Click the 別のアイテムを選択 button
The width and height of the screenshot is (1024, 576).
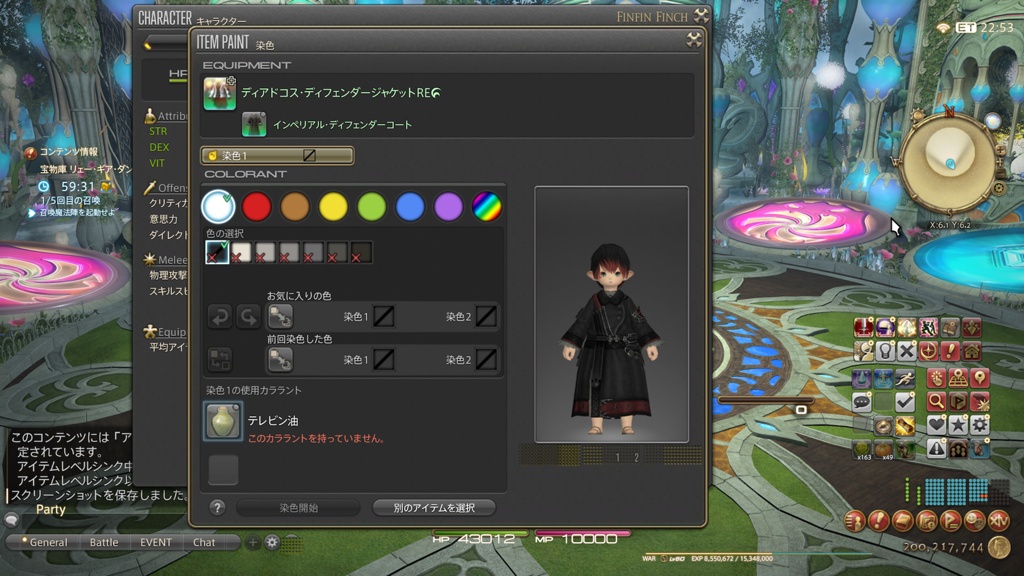[434, 508]
